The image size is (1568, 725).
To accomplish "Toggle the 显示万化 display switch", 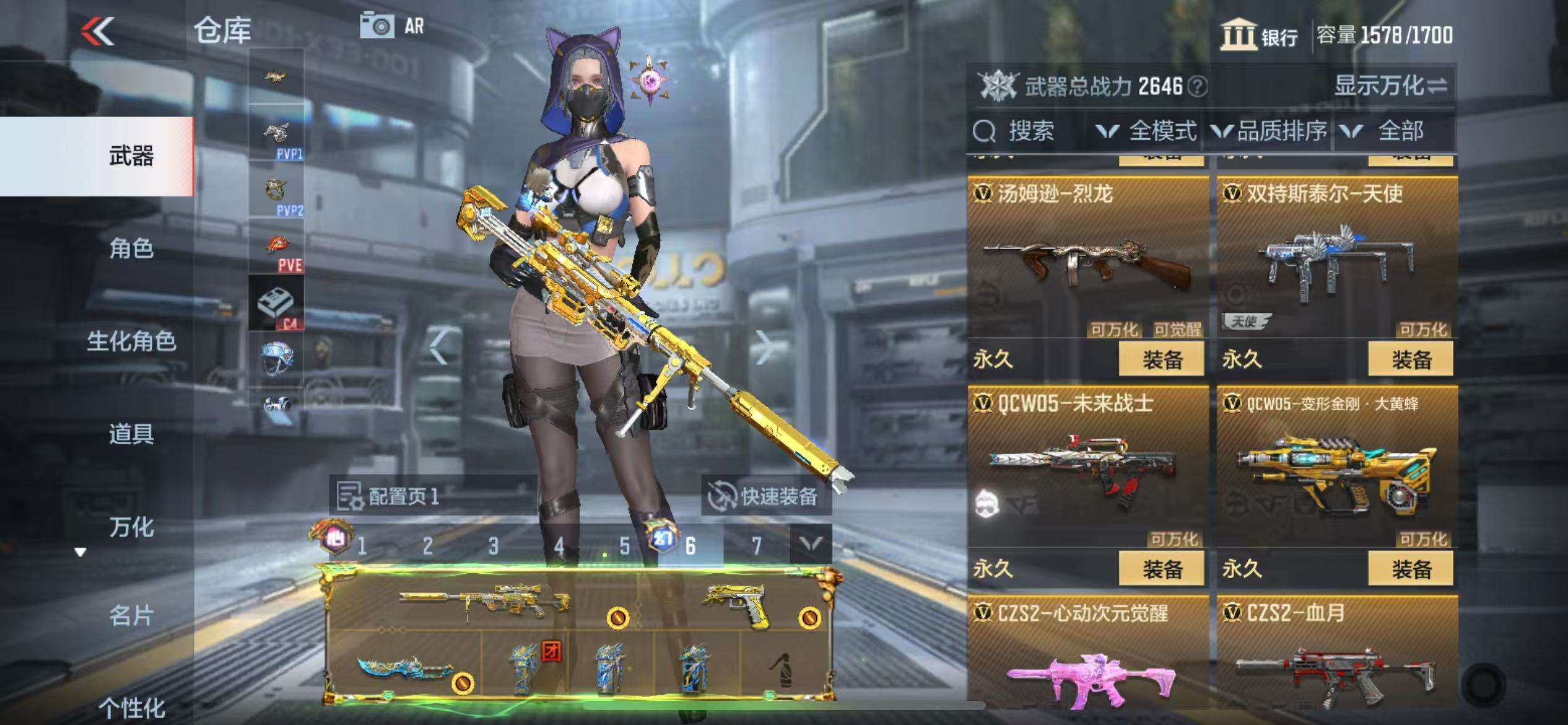I will tap(1390, 86).
